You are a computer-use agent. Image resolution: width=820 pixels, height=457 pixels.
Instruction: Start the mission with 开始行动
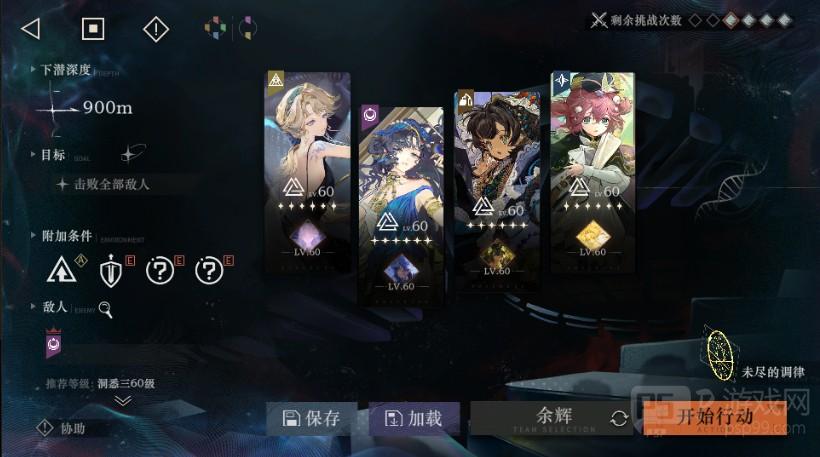click(x=714, y=417)
